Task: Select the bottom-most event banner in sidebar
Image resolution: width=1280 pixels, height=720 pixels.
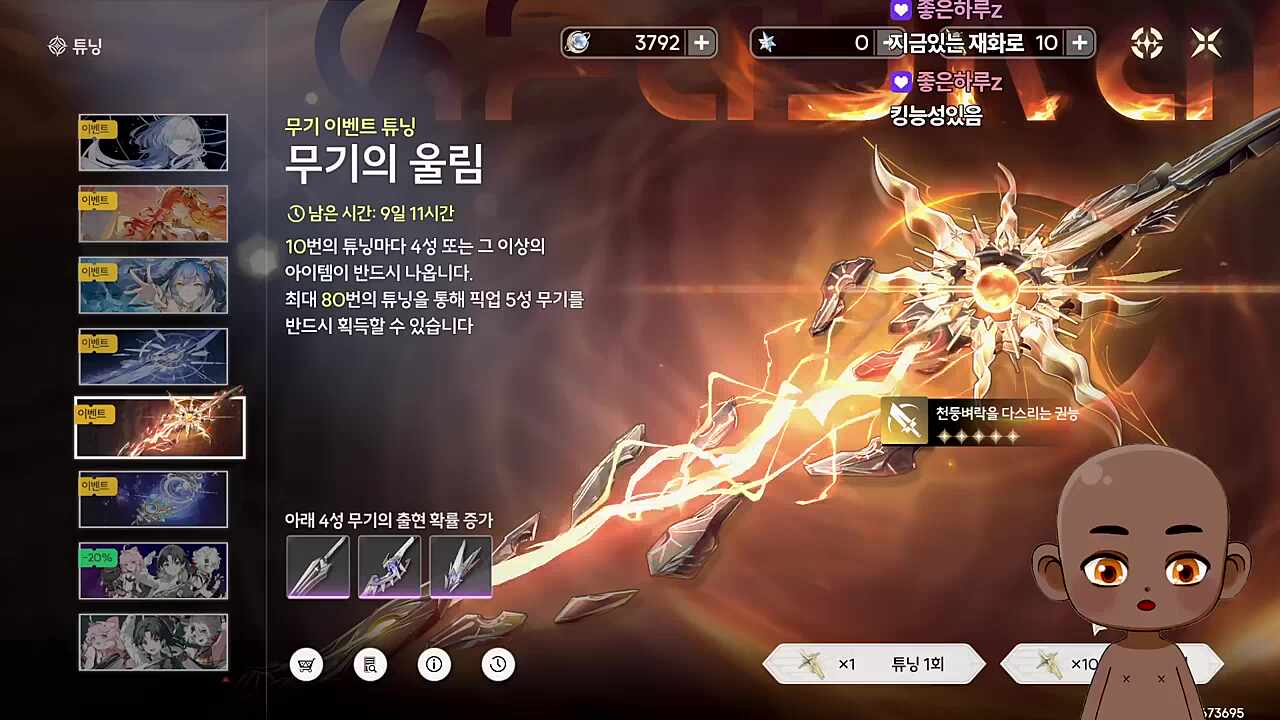Action: tap(153, 641)
